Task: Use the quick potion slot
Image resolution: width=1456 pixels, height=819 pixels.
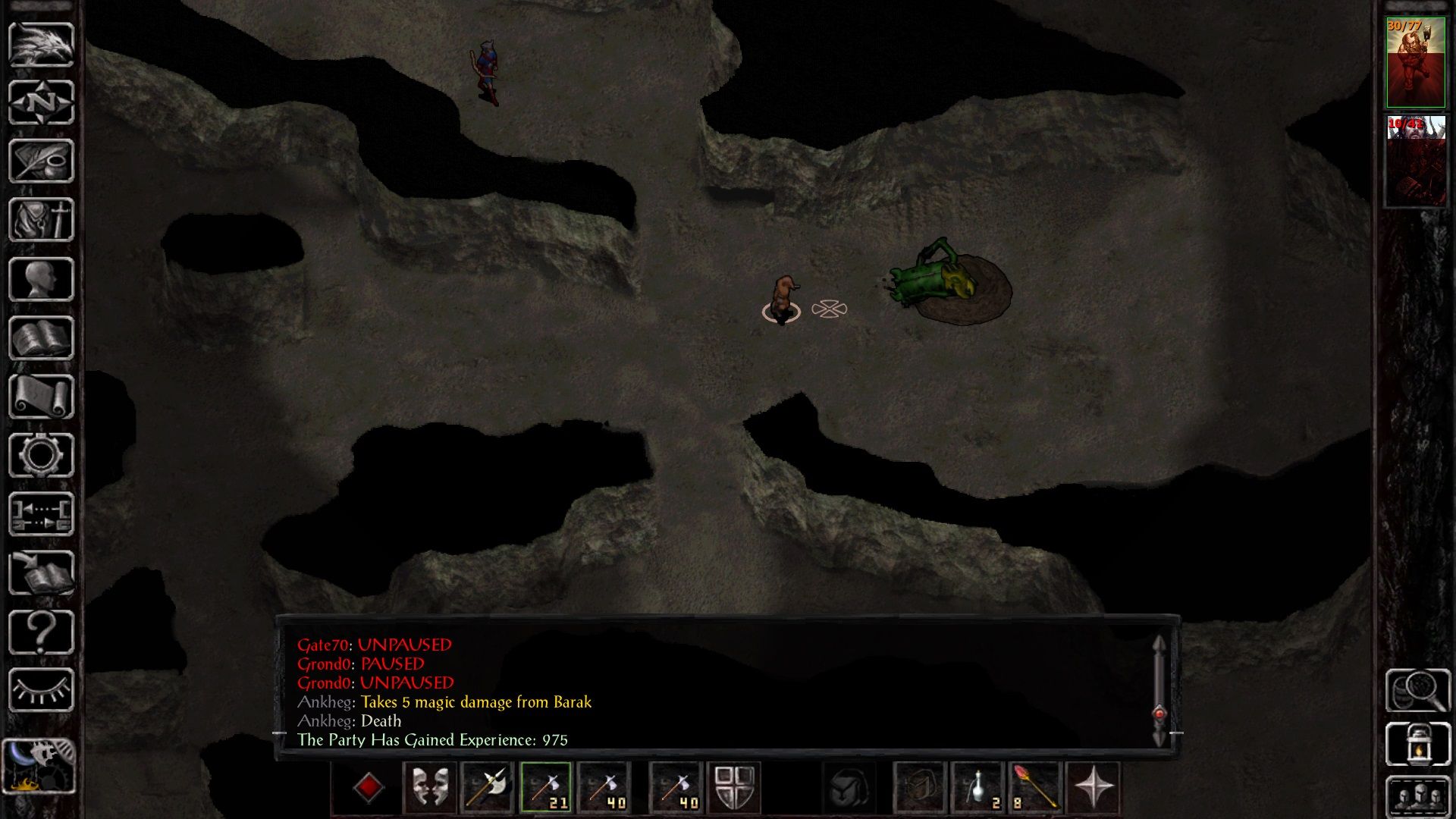Action: click(x=978, y=789)
